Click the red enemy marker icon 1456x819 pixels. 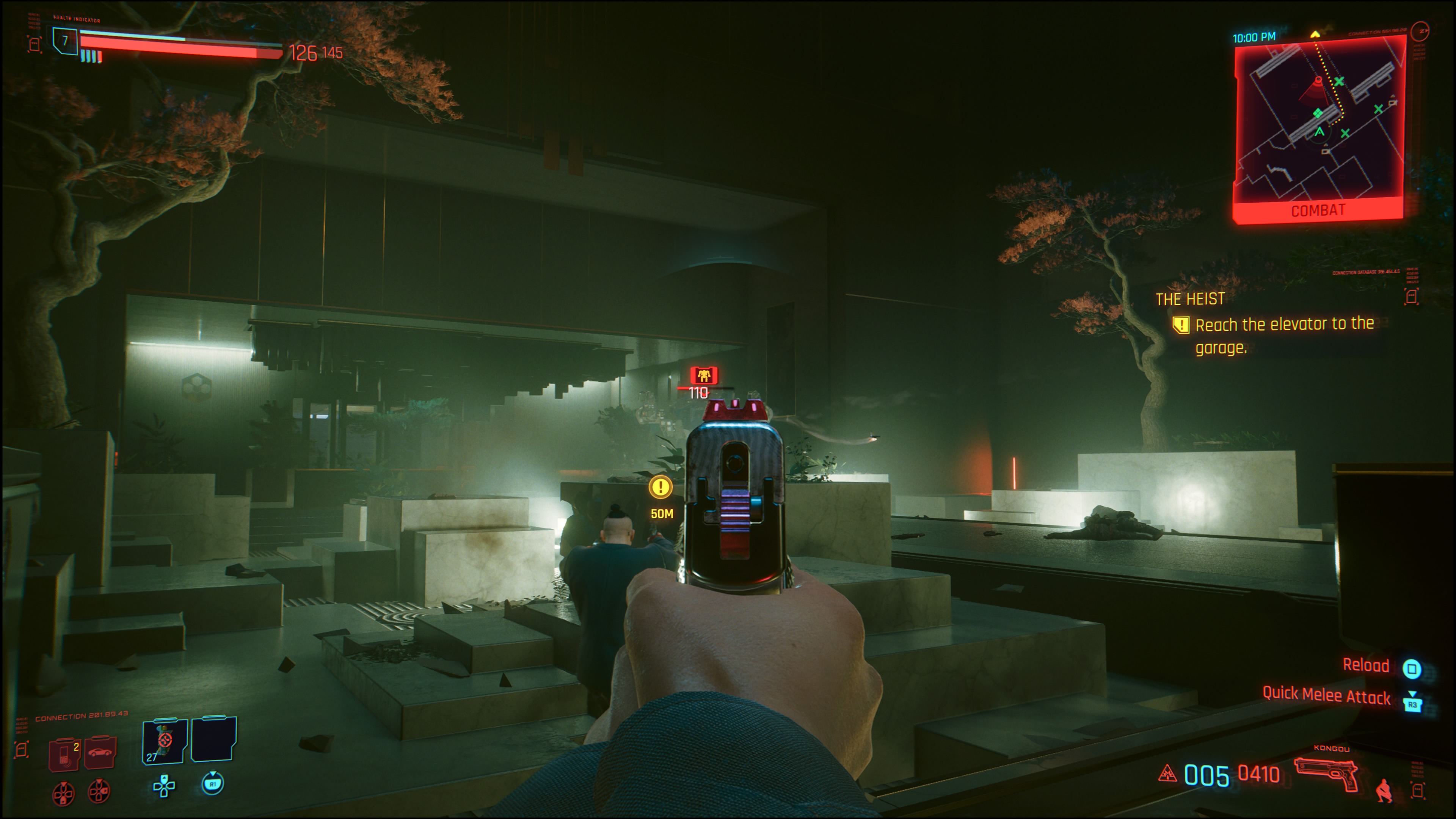(704, 375)
